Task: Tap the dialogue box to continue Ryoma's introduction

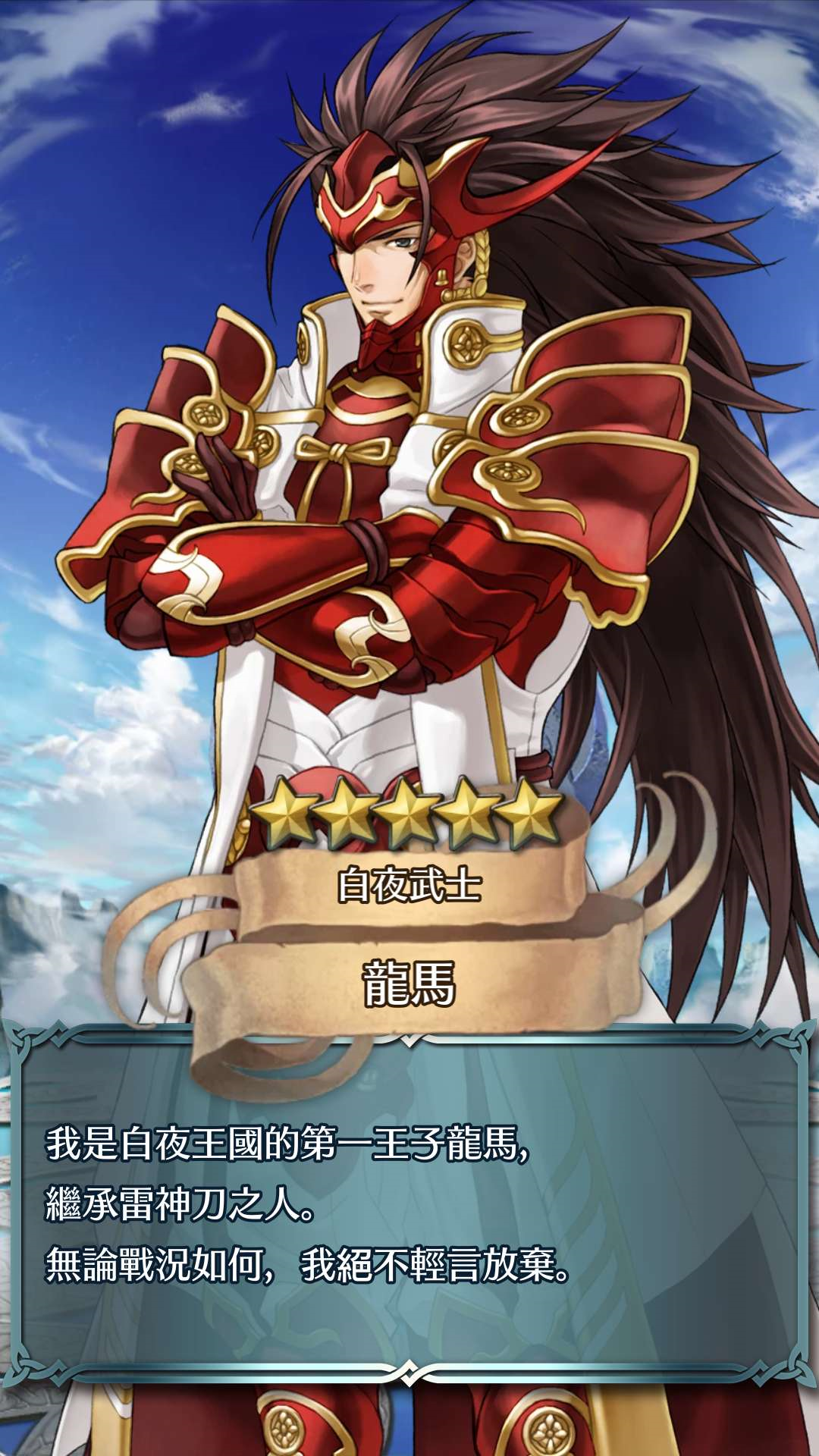Action: tap(409, 1206)
